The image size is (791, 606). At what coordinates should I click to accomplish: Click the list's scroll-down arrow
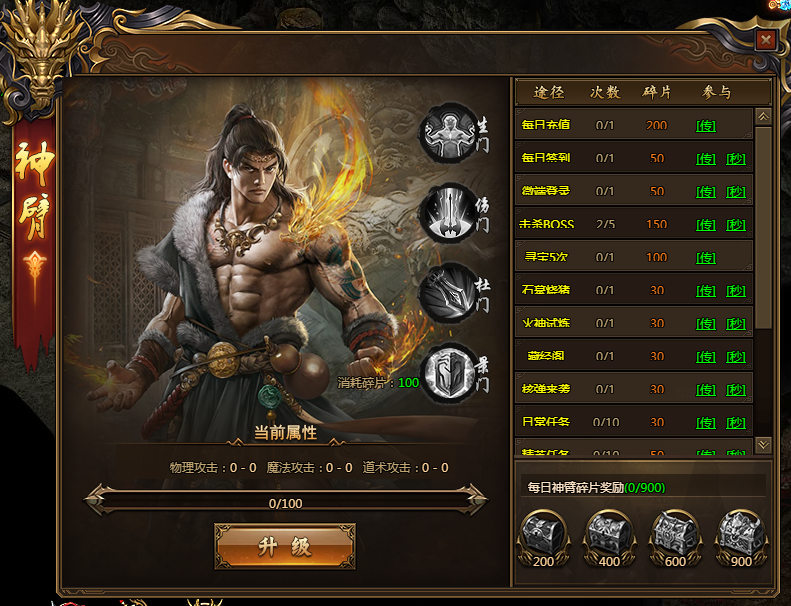763,444
